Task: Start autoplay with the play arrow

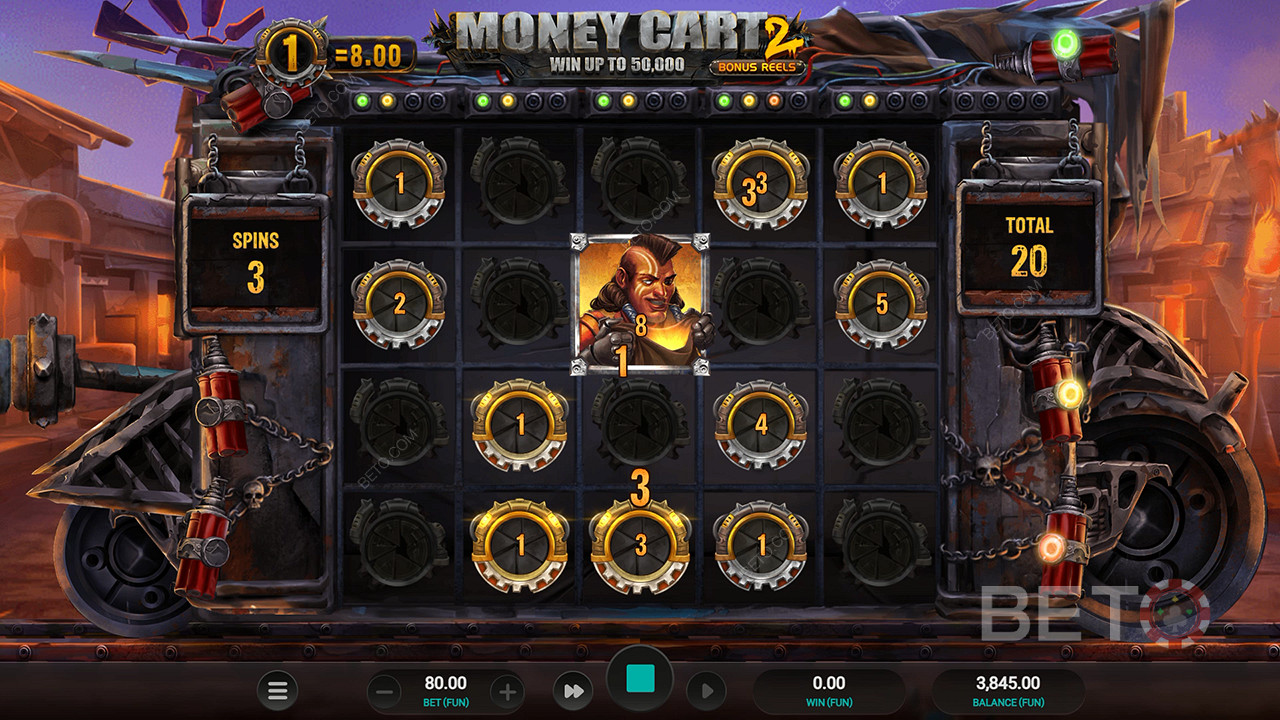Action: (706, 691)
